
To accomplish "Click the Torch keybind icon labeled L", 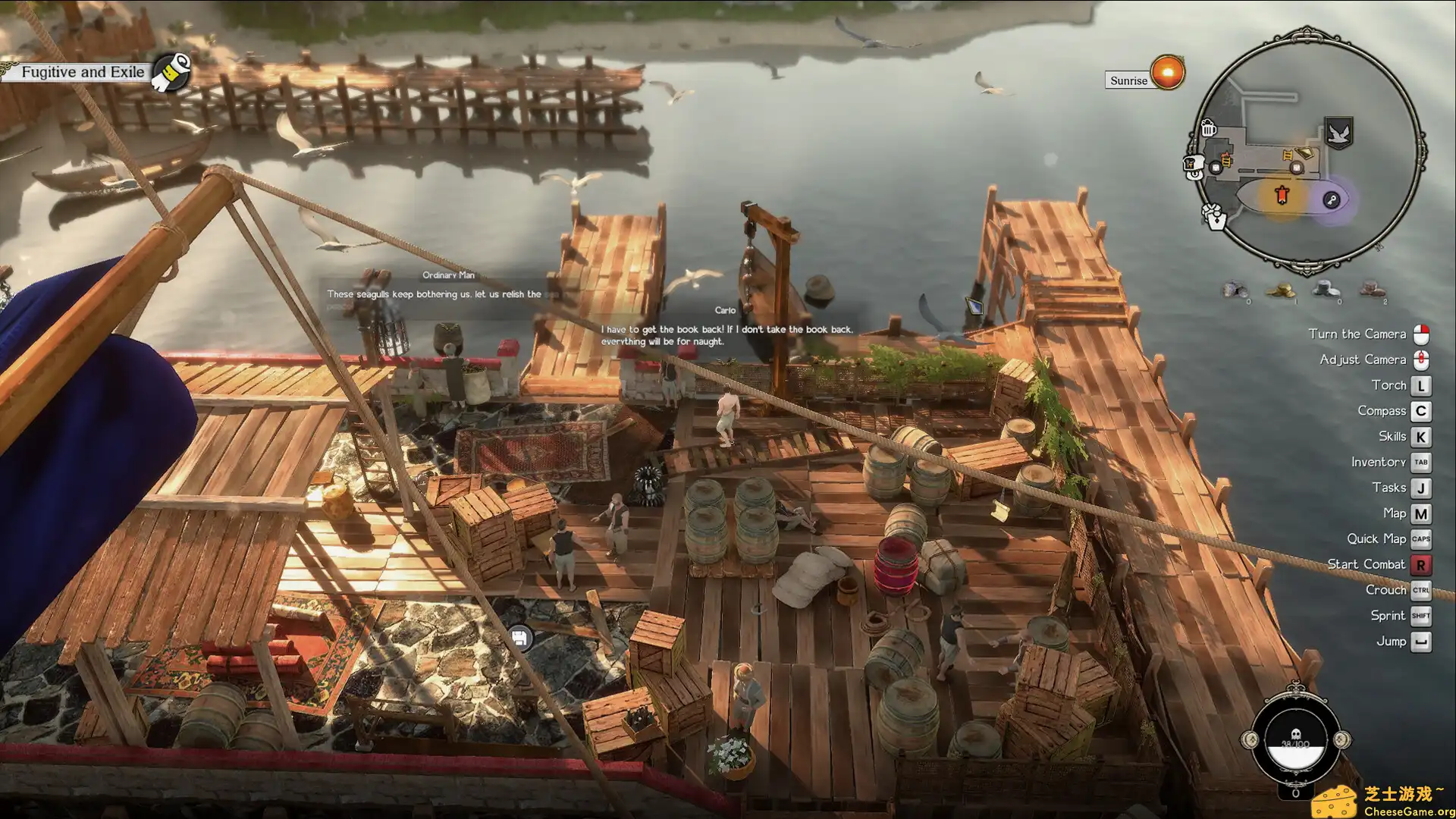I will pyautogui.click(x=1422, y=384).
